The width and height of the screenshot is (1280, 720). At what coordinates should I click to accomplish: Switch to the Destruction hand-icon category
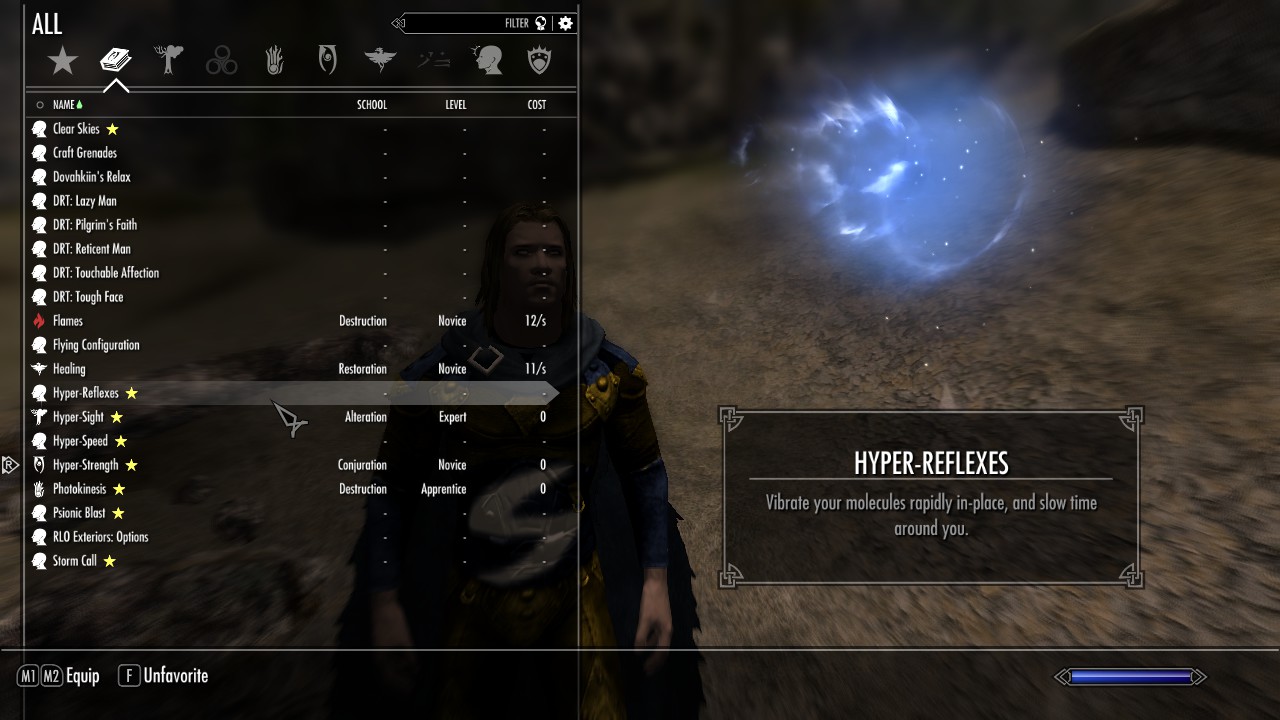275,61
